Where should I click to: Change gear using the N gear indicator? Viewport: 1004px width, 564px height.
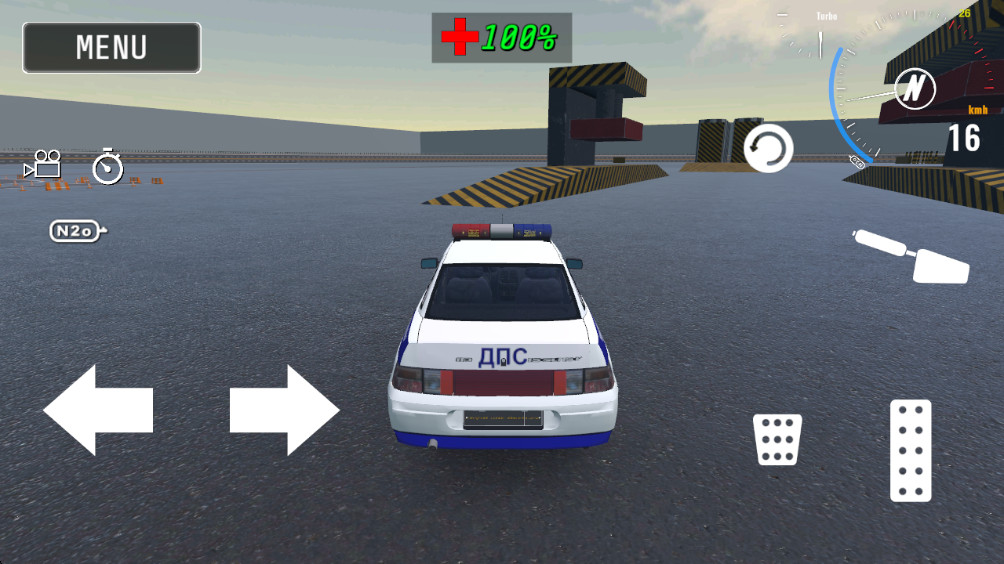(913, 90)
